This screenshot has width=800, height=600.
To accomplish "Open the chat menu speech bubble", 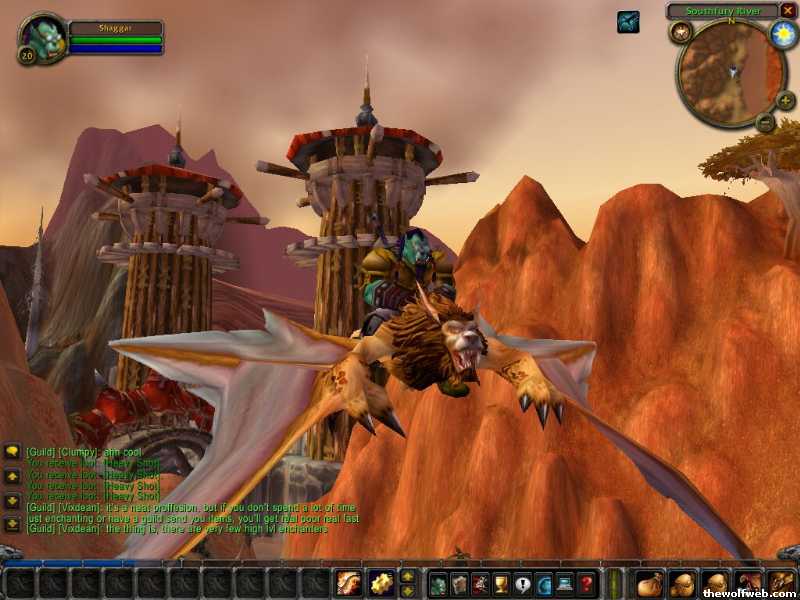I will pyautogui.click(x=12, y=452).
